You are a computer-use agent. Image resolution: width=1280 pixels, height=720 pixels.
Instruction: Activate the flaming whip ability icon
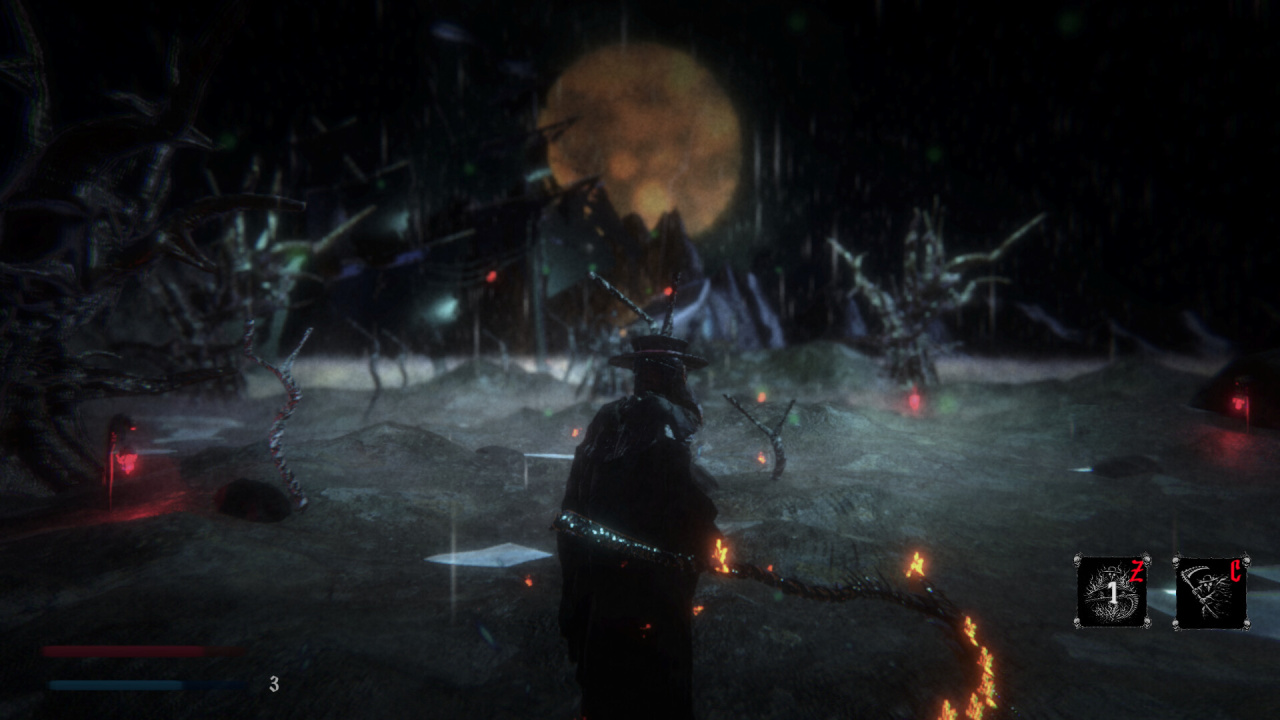(x=1112, y=592)
